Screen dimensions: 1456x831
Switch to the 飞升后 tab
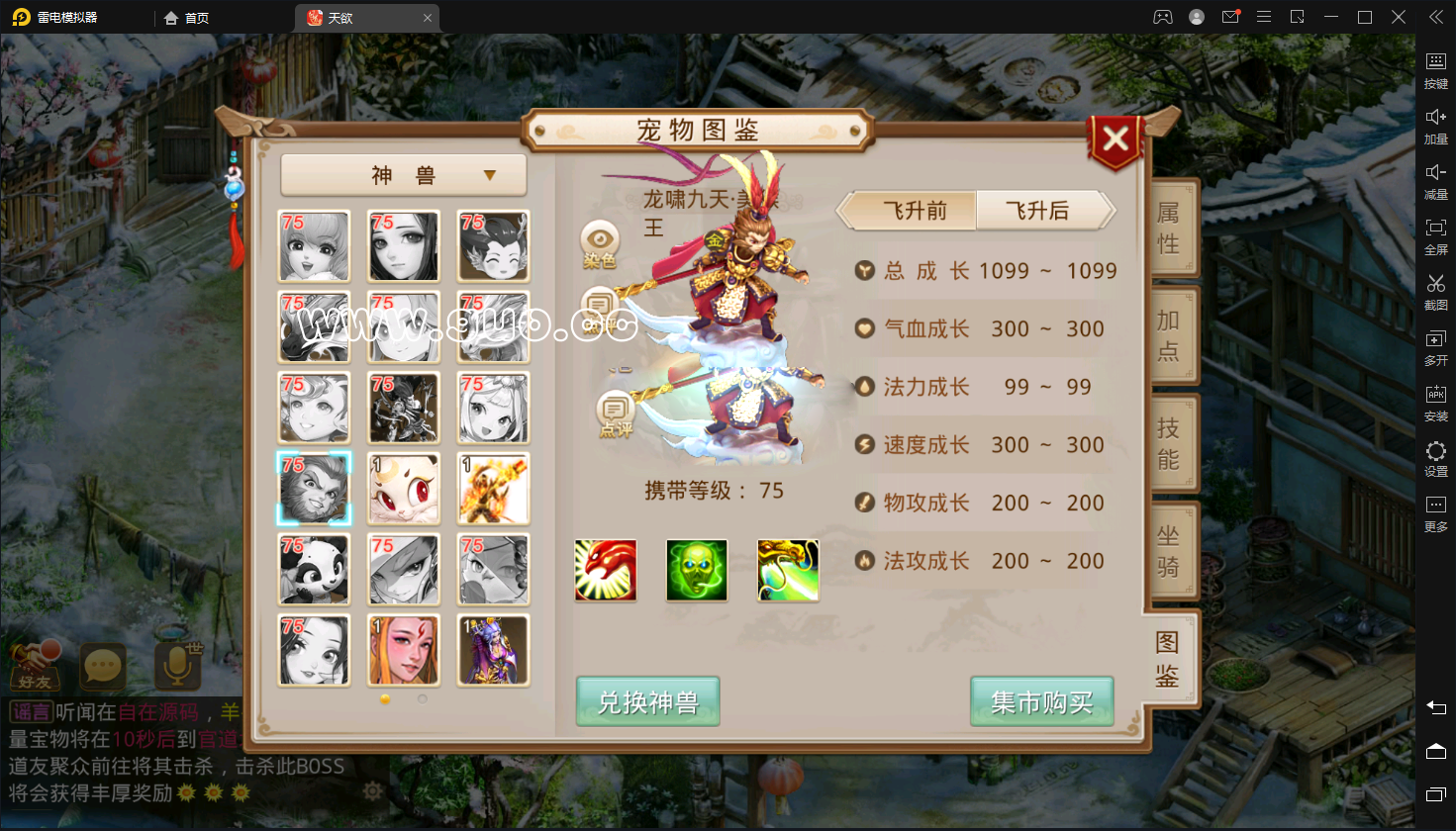click(1038, 211)
